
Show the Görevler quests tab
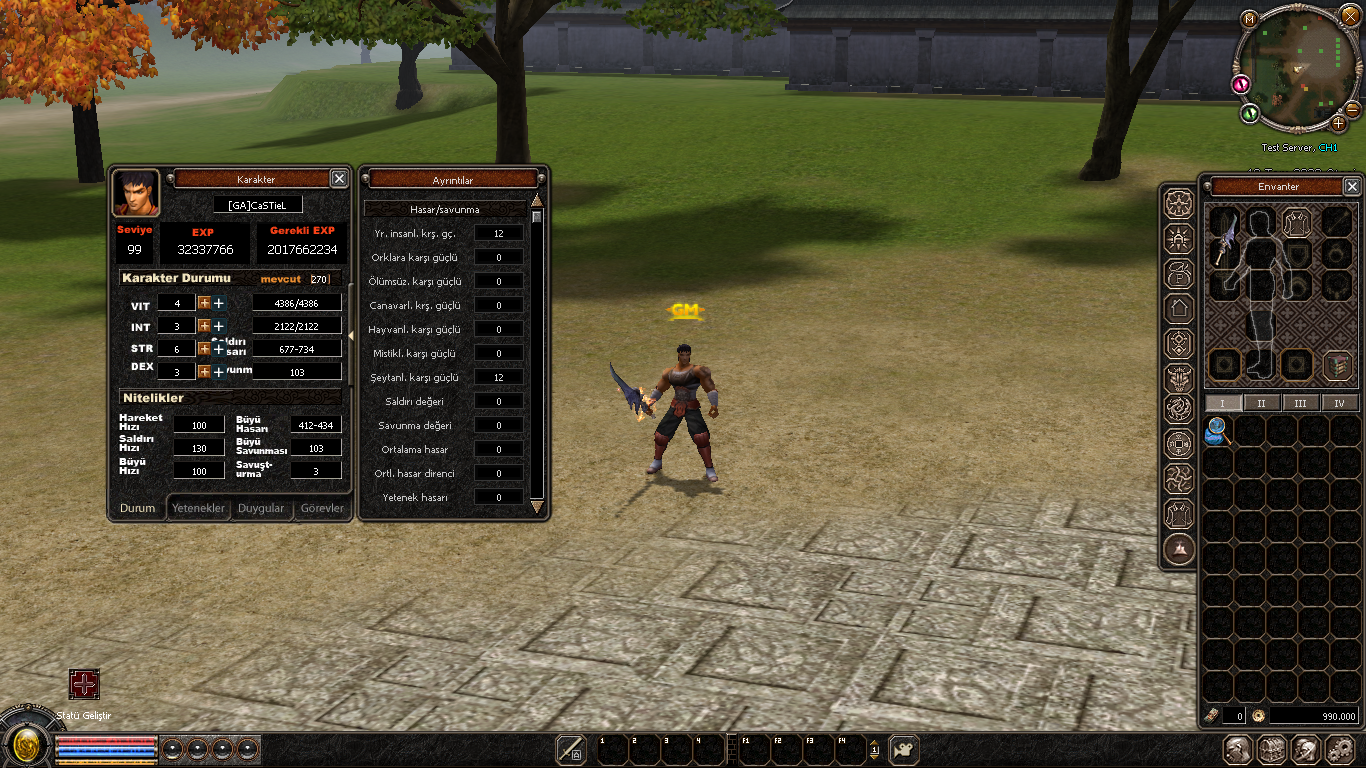[322, 508]
